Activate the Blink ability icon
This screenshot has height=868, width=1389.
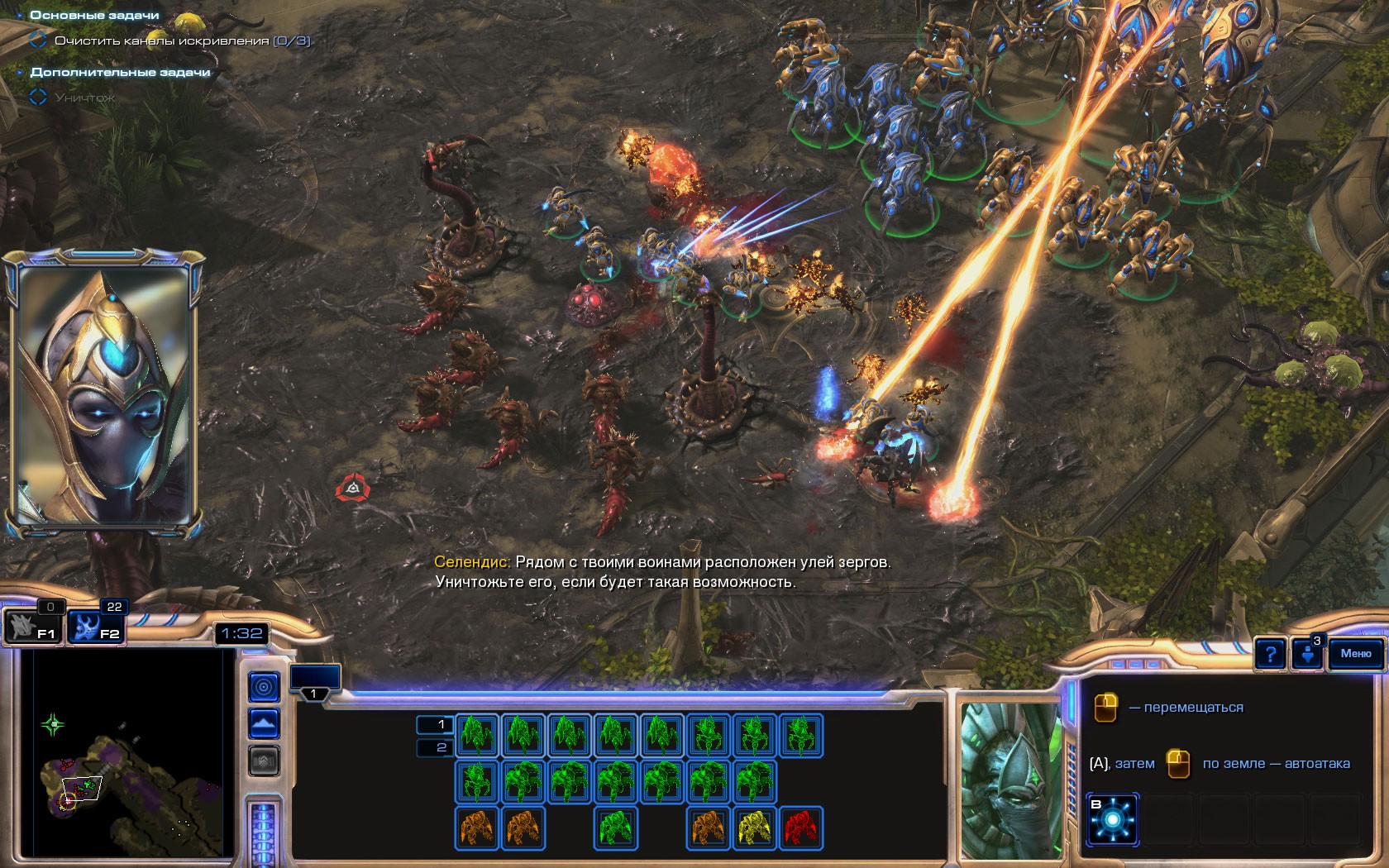[x=1113, y=819]
